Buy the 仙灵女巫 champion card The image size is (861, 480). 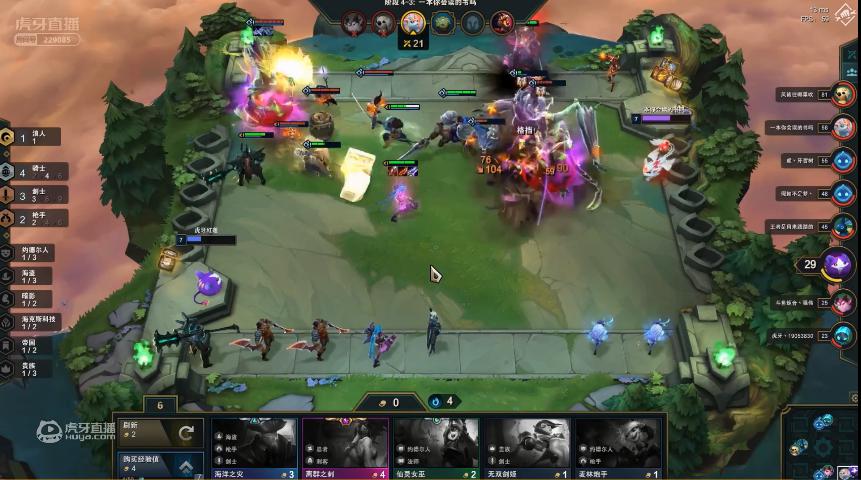[435, 447]
